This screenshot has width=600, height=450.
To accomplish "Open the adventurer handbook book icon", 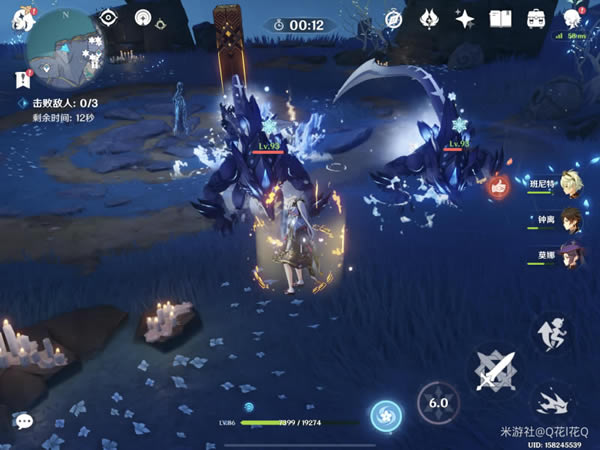I will pos(500,19).
